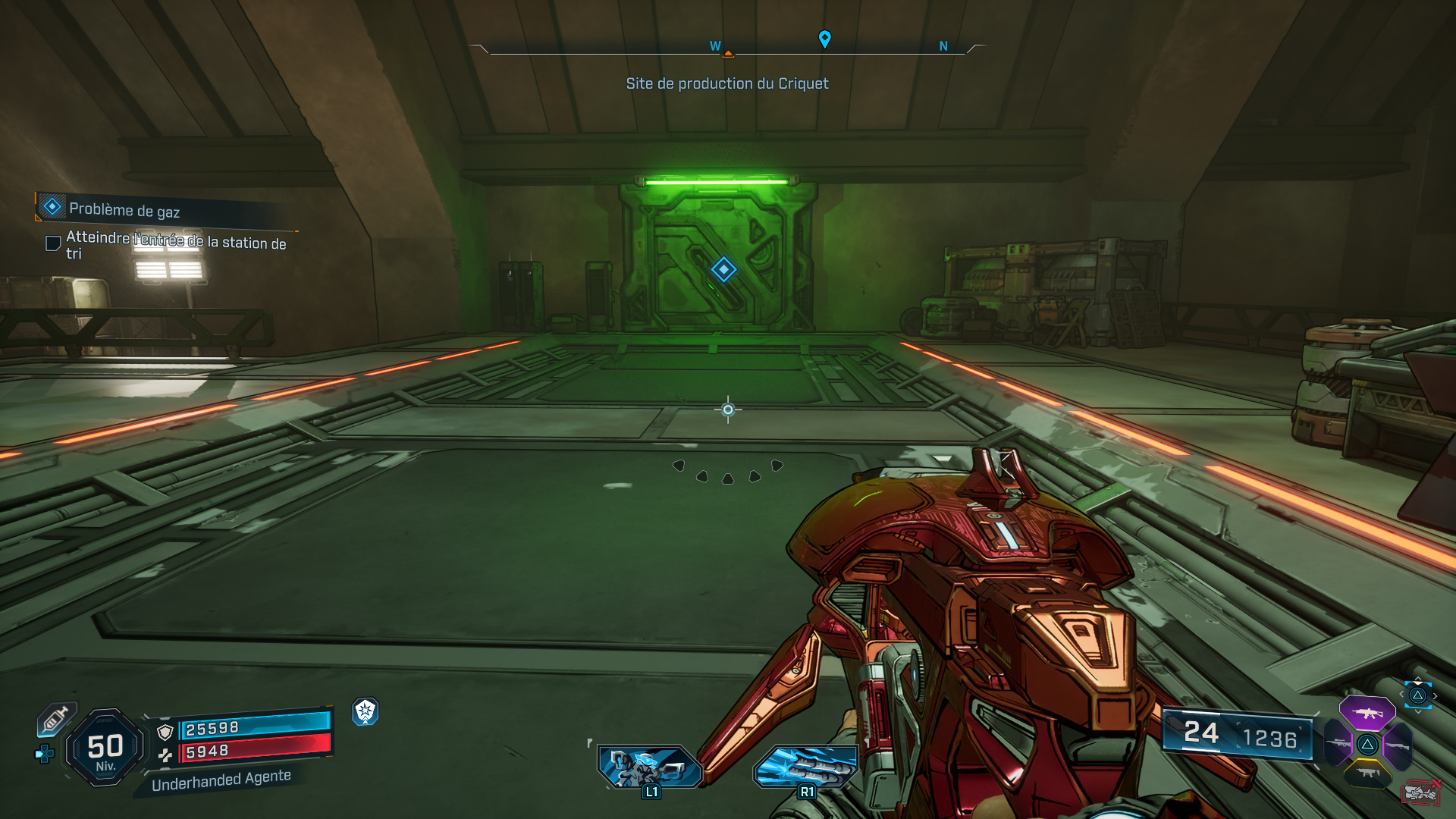
Task: Click the d-pad icon near the level badge
Action: [45, 755]
